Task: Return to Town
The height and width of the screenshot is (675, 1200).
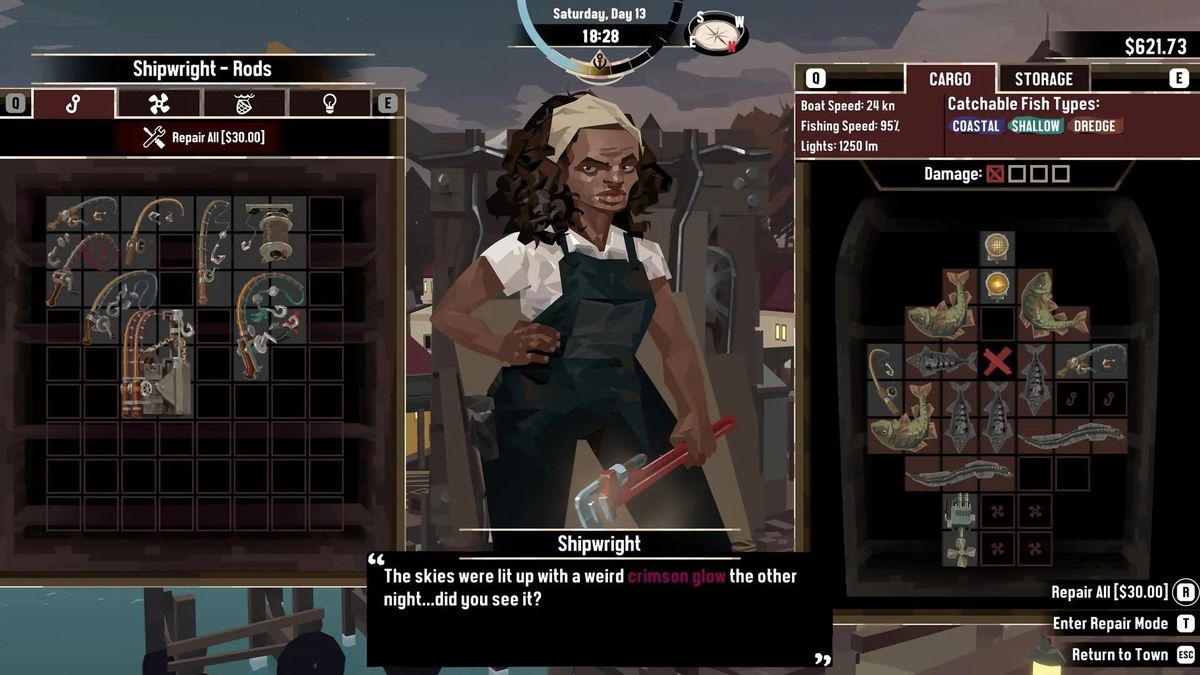Action: tap(1119, 655)
